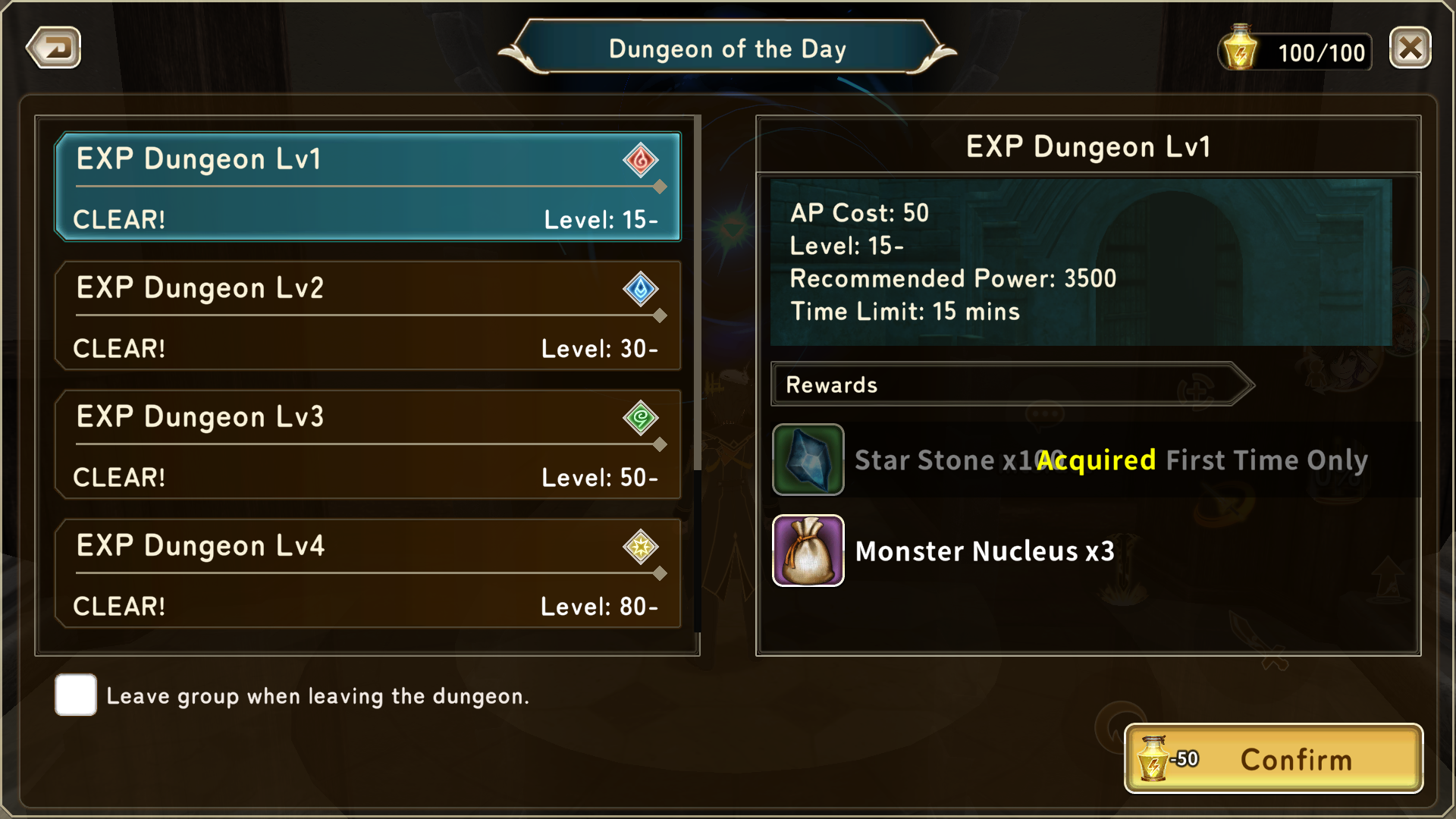Pick the EXP Dungeon Lv3 row
The width and height of the screenshot is (1456, 819).
tap(368, 445)
